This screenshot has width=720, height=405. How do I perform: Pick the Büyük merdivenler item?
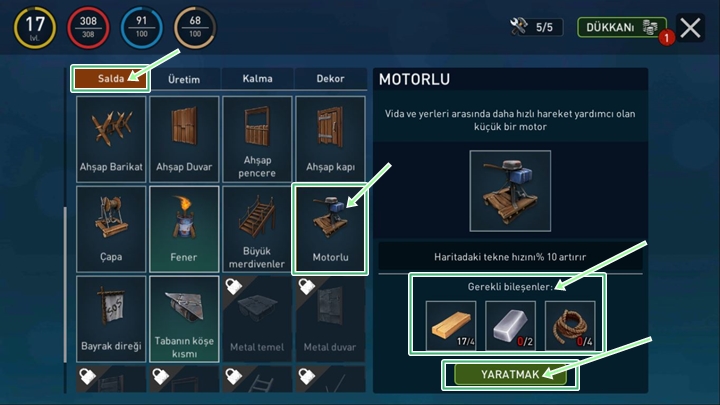258,229
